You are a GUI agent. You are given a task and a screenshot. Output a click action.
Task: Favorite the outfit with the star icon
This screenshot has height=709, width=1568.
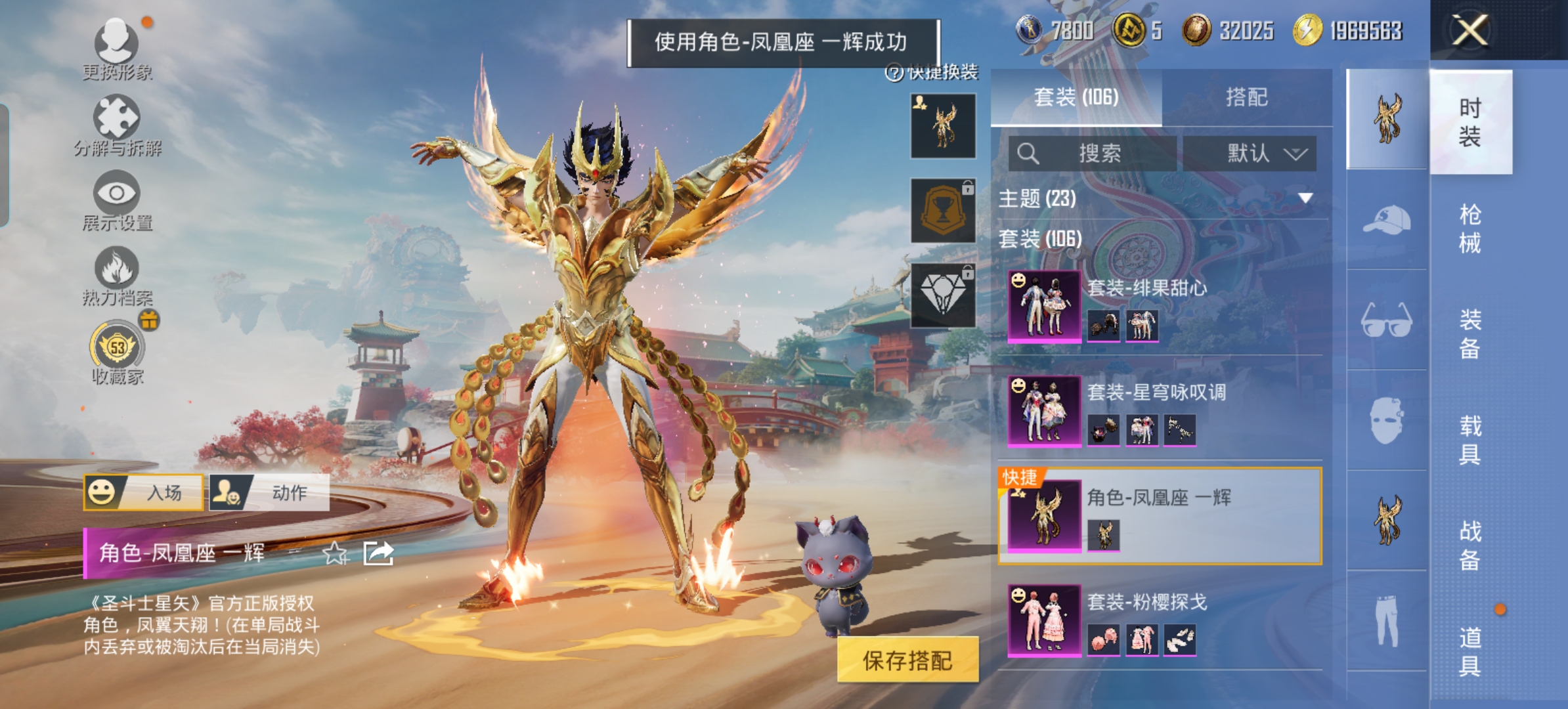336,553
